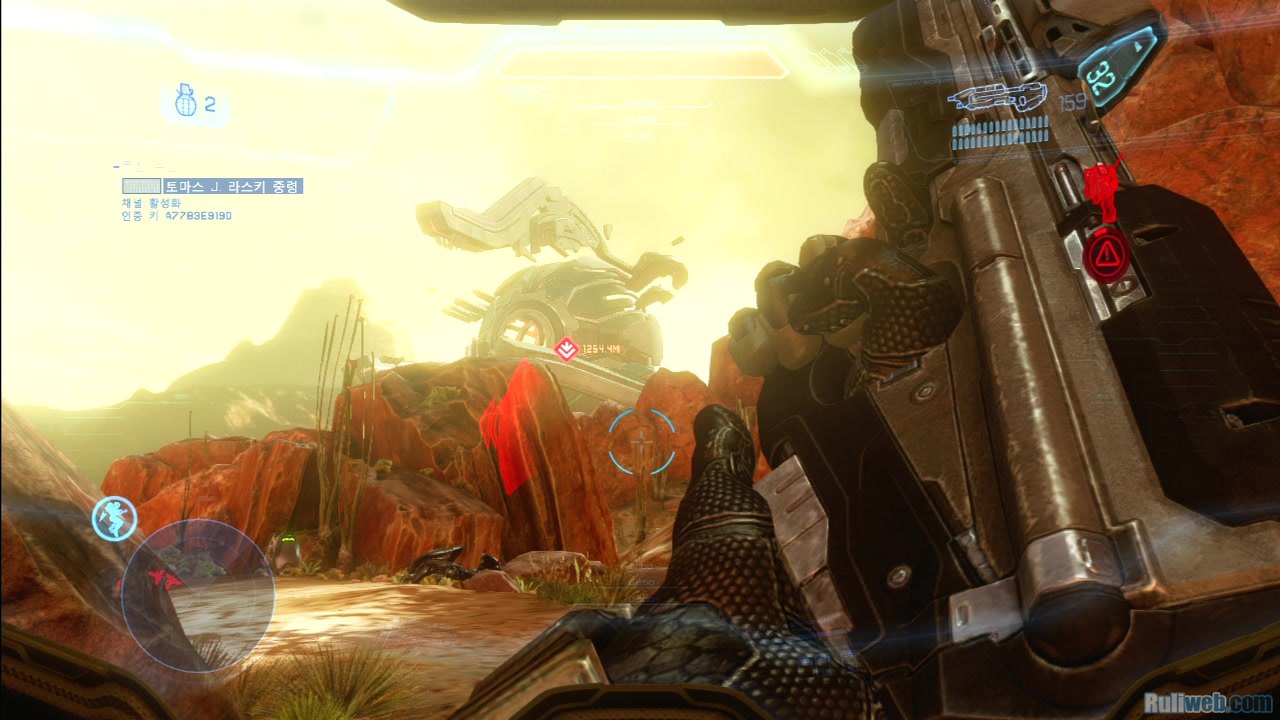Select the frag grenade icon
Image resolution: width=1280 pixels, height=720 pixels.
tap(186, 102)
